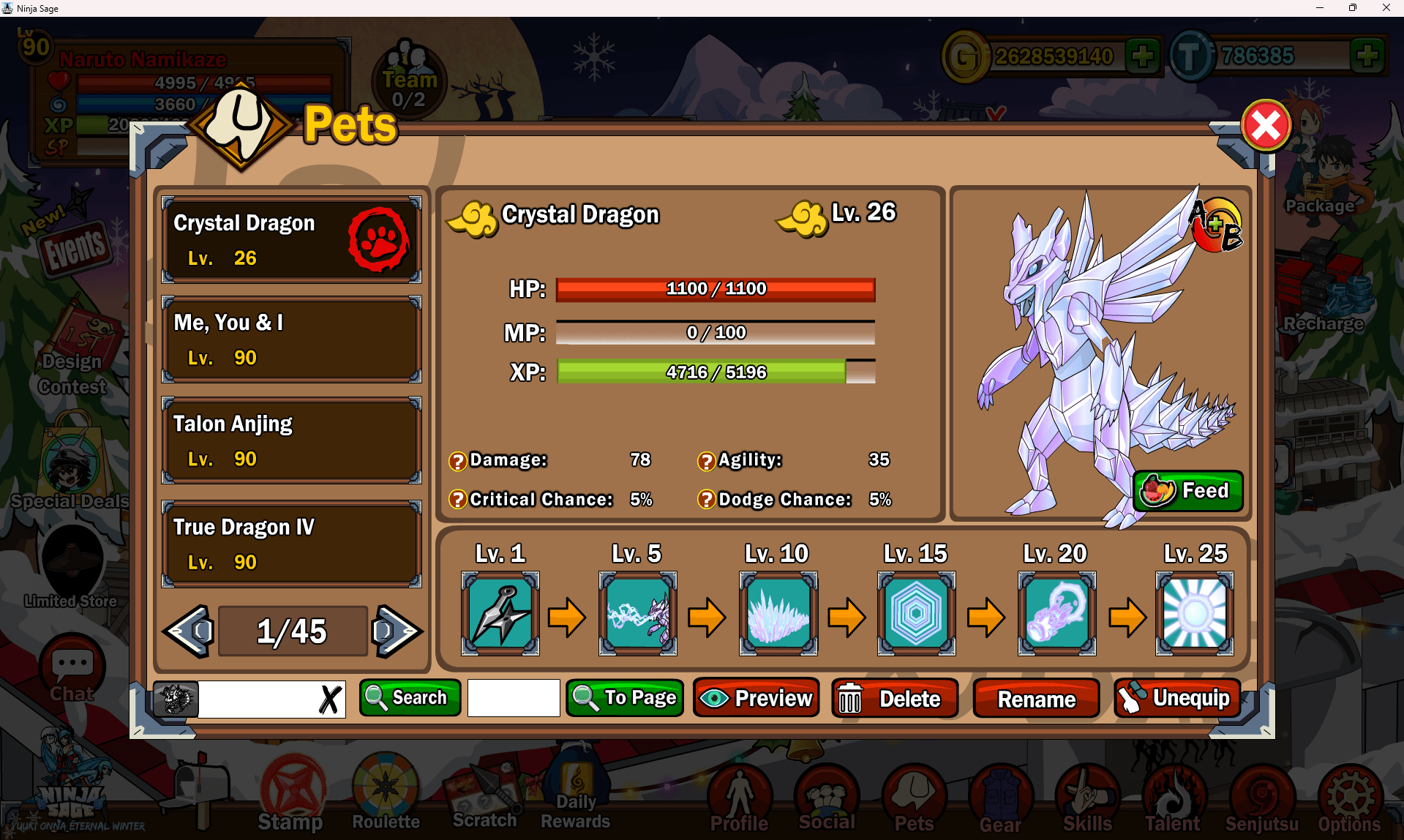Focus the pet name search field
Screen dimensions: 1404x840
[x=256, y=699]
